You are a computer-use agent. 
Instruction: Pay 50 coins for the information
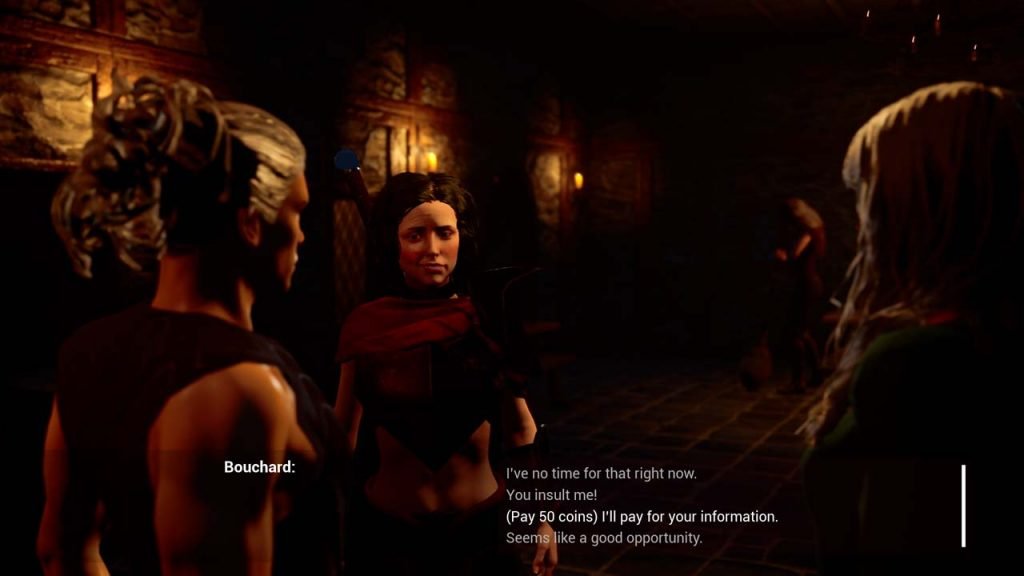[642, 517]
